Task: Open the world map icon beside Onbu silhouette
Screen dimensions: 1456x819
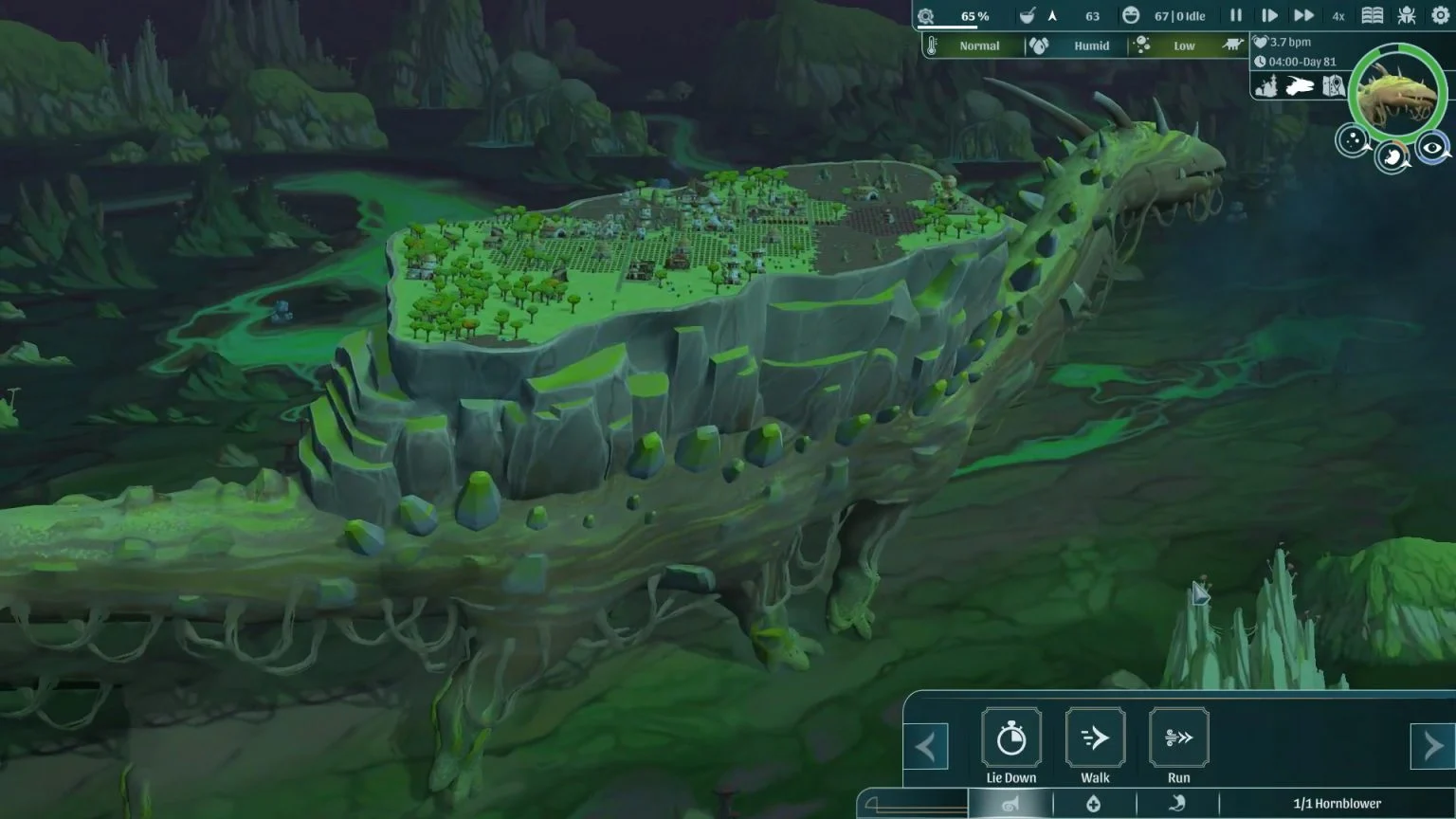Action: click(1333, 85)
